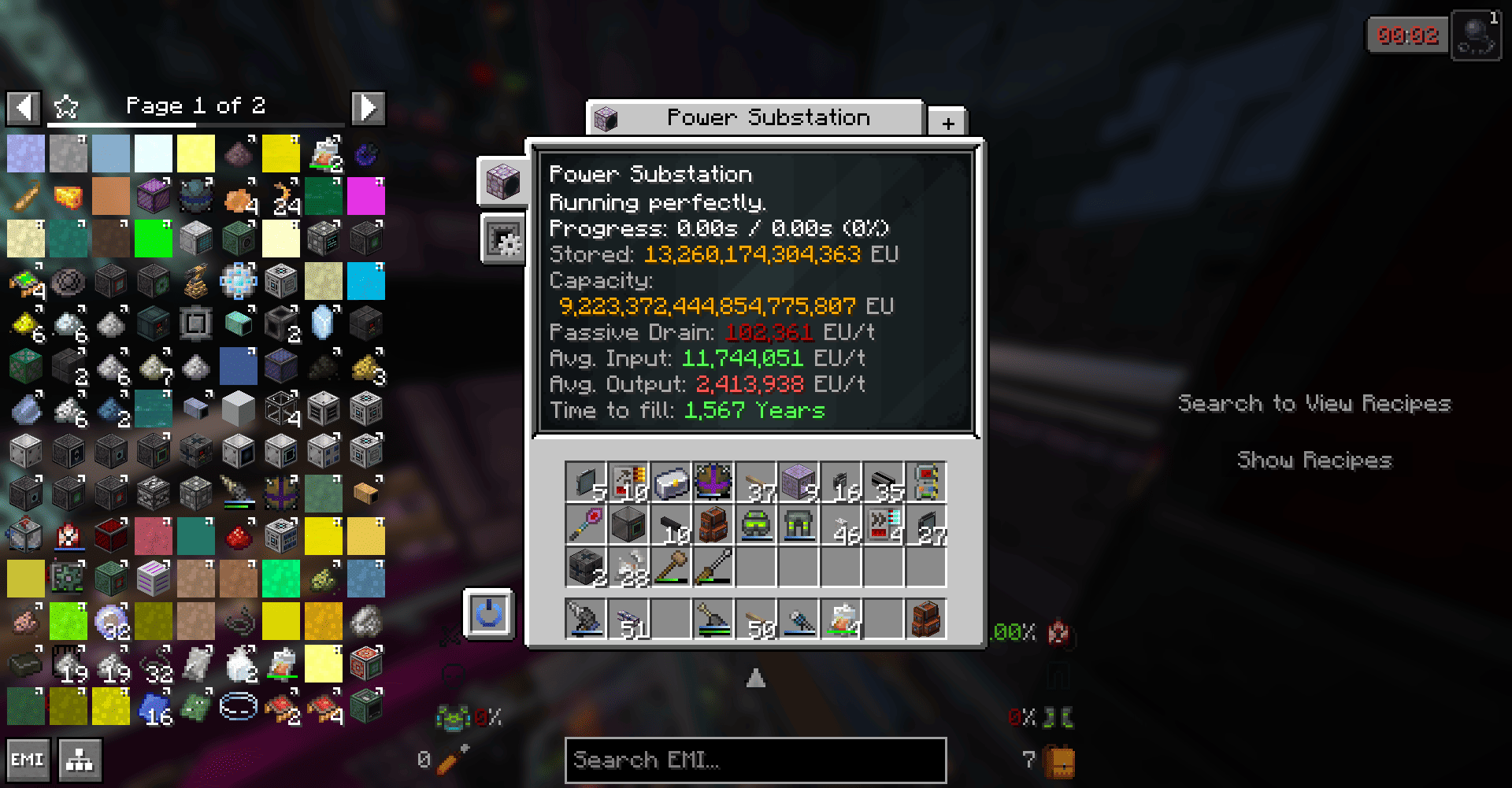Click the ender pearl icon in top-right corner
The image size is (1512, 788).
coord(1477,35)
